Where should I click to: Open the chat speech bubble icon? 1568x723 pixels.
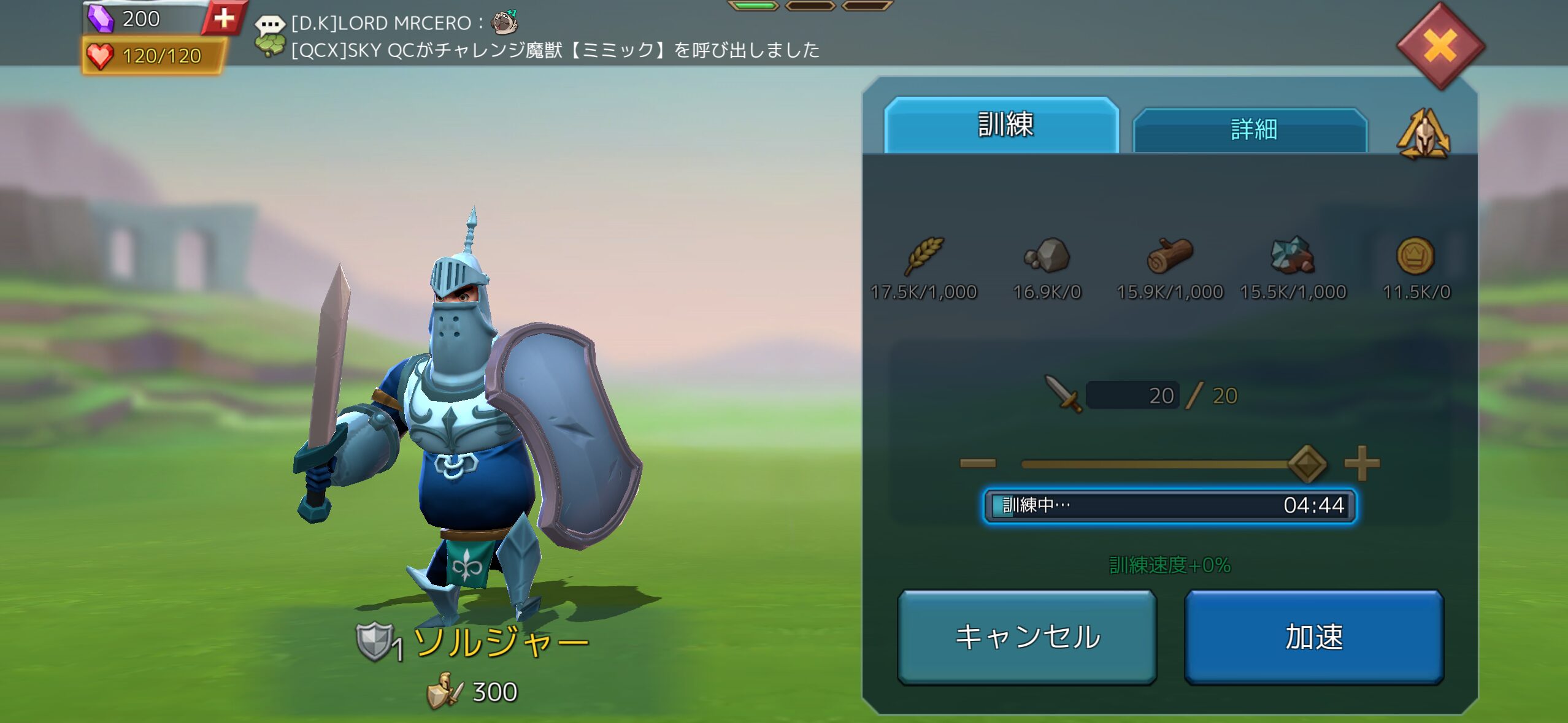(270, 26)
